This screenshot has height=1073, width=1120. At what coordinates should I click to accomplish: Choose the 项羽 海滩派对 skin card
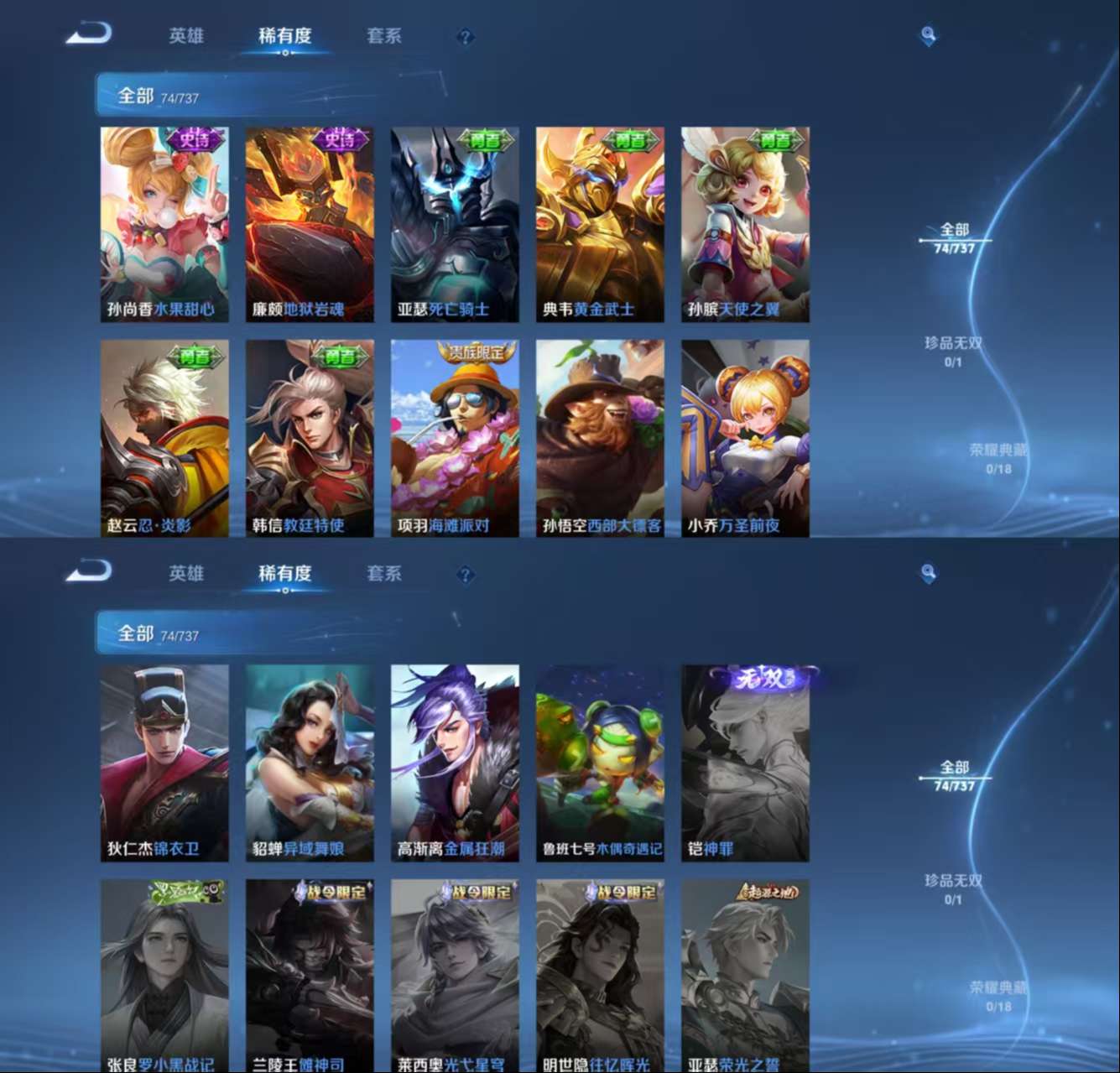tap(455, 437)
